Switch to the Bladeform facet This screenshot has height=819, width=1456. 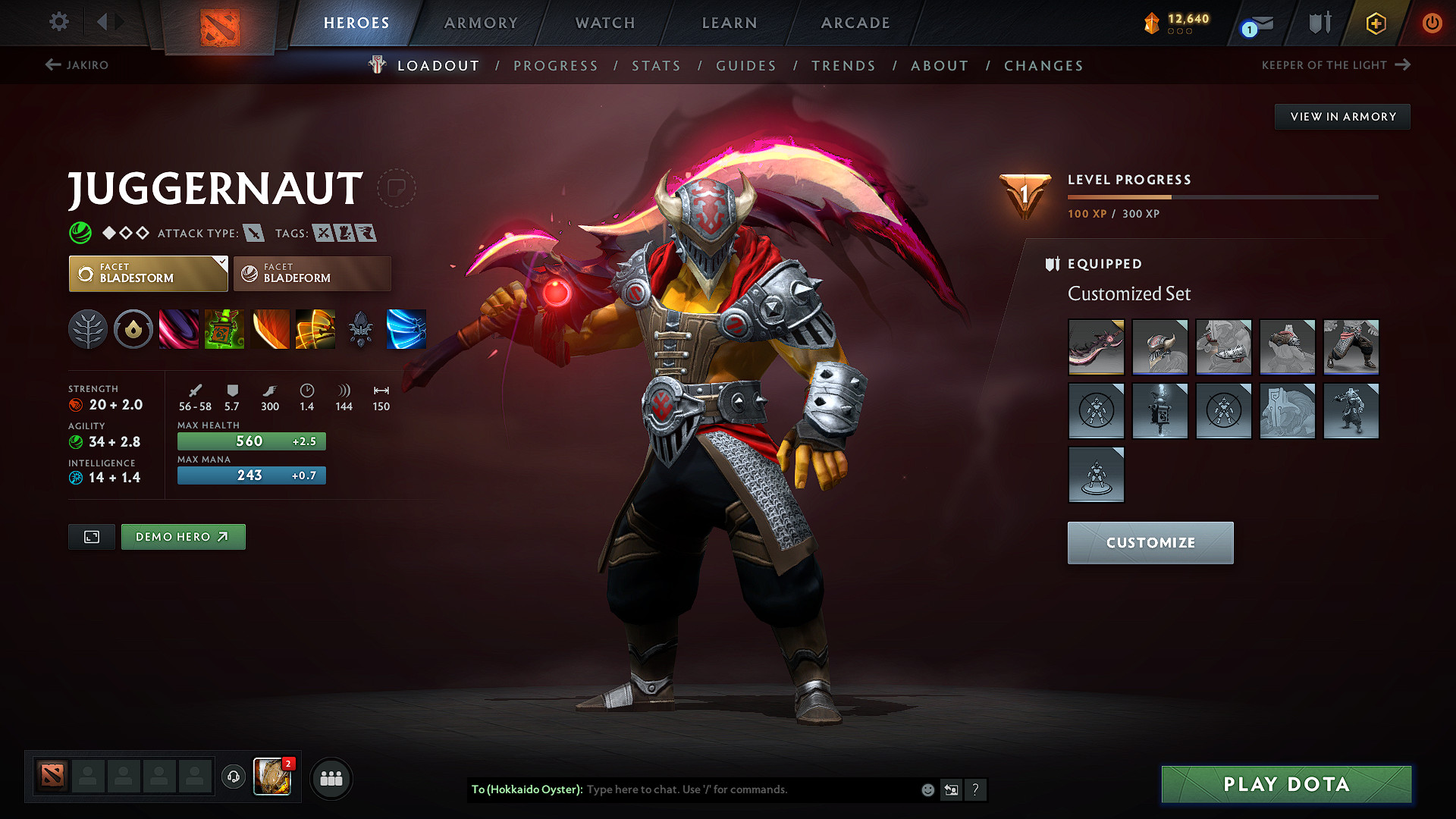[x=311, y=273]
